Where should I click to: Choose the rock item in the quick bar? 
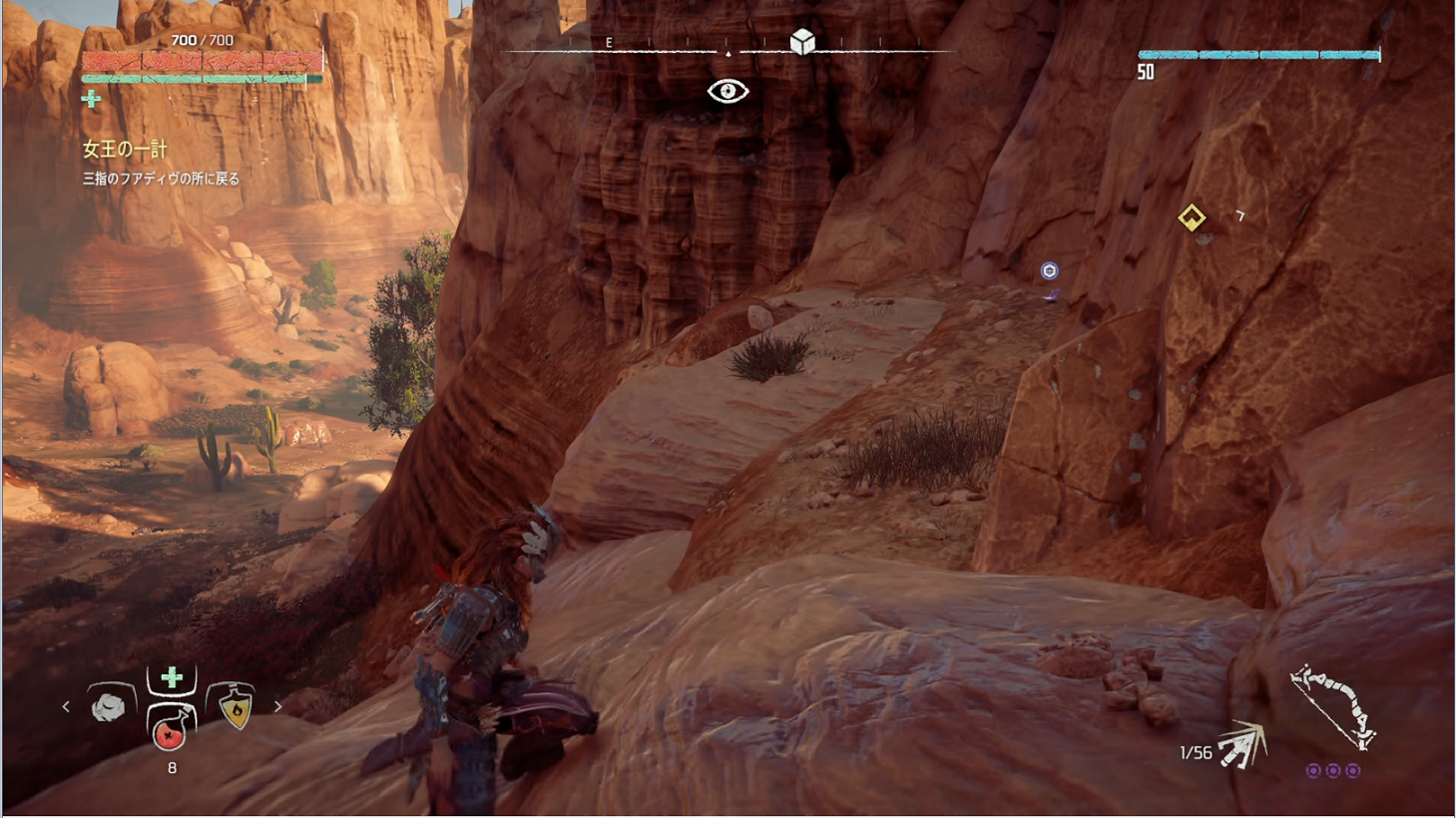pyautogui.click(x=109, y=706)
